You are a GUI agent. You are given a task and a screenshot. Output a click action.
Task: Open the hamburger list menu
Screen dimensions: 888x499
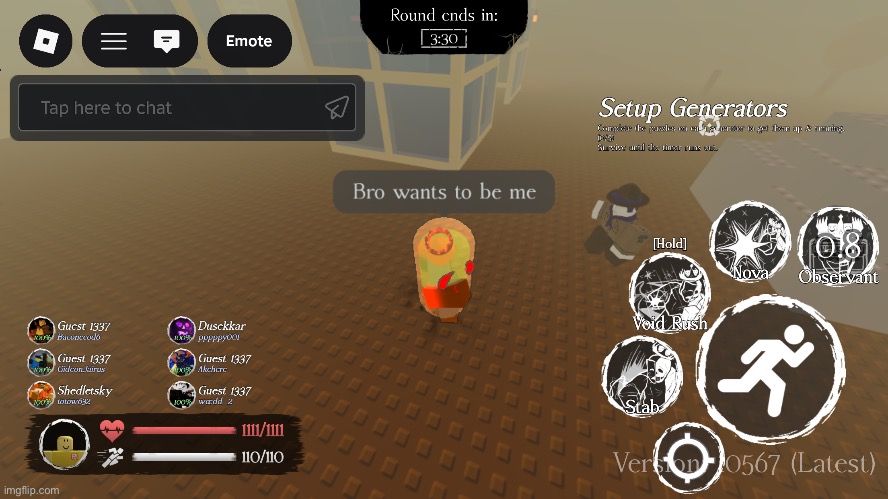coord(114,41)
